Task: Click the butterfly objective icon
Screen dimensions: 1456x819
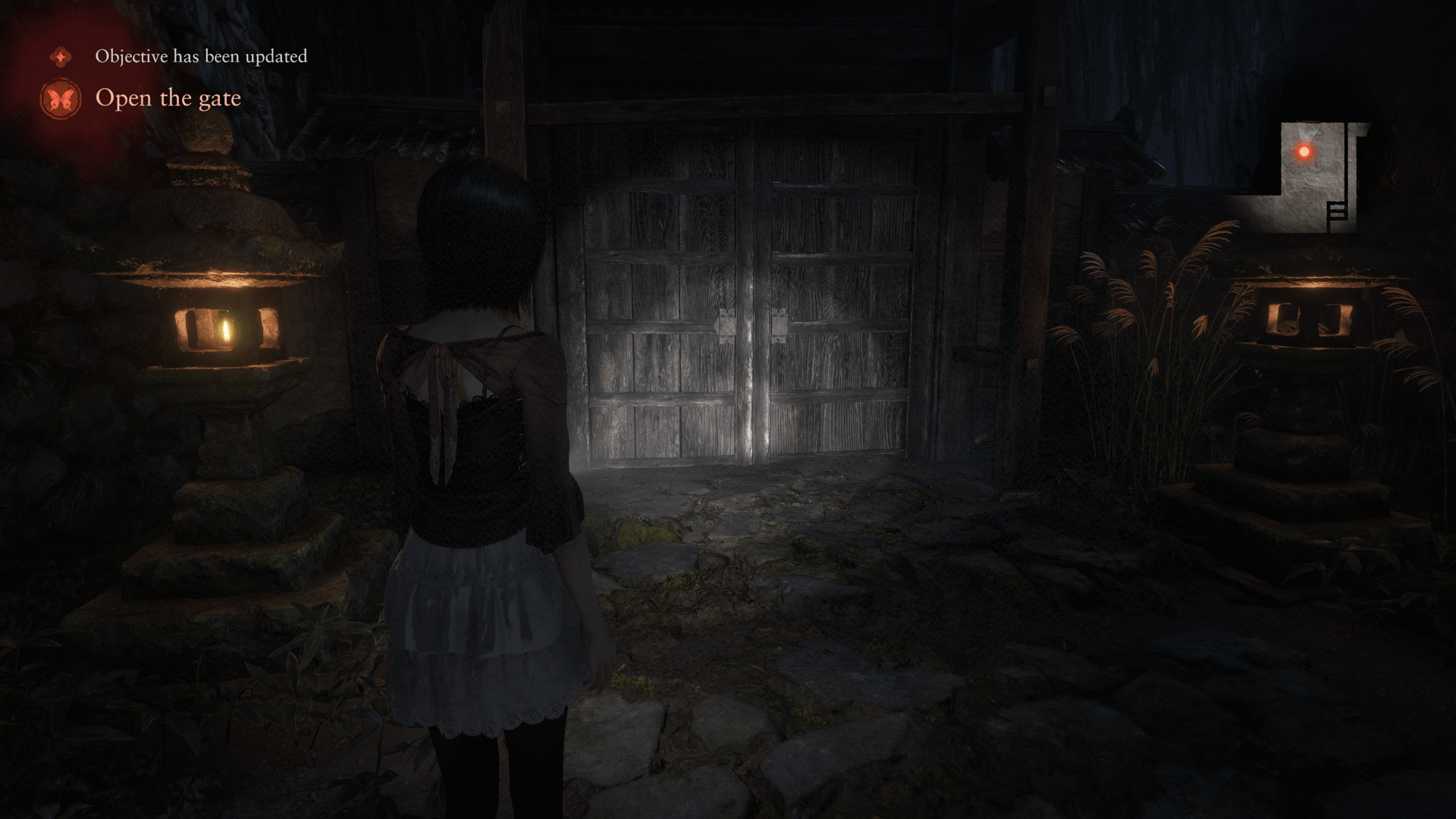Action: tap(61, 99)
